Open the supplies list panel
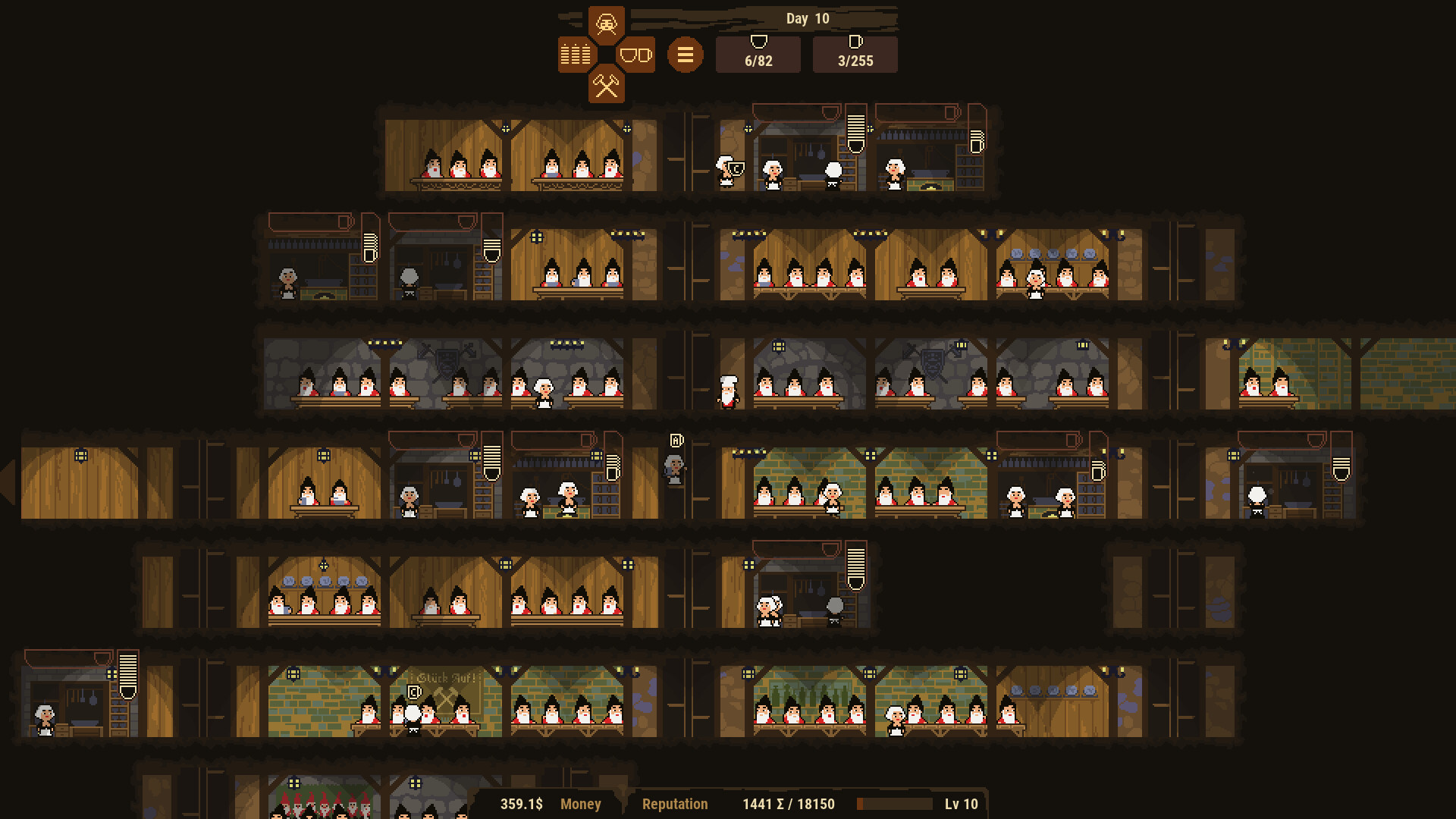 [575, 54]
